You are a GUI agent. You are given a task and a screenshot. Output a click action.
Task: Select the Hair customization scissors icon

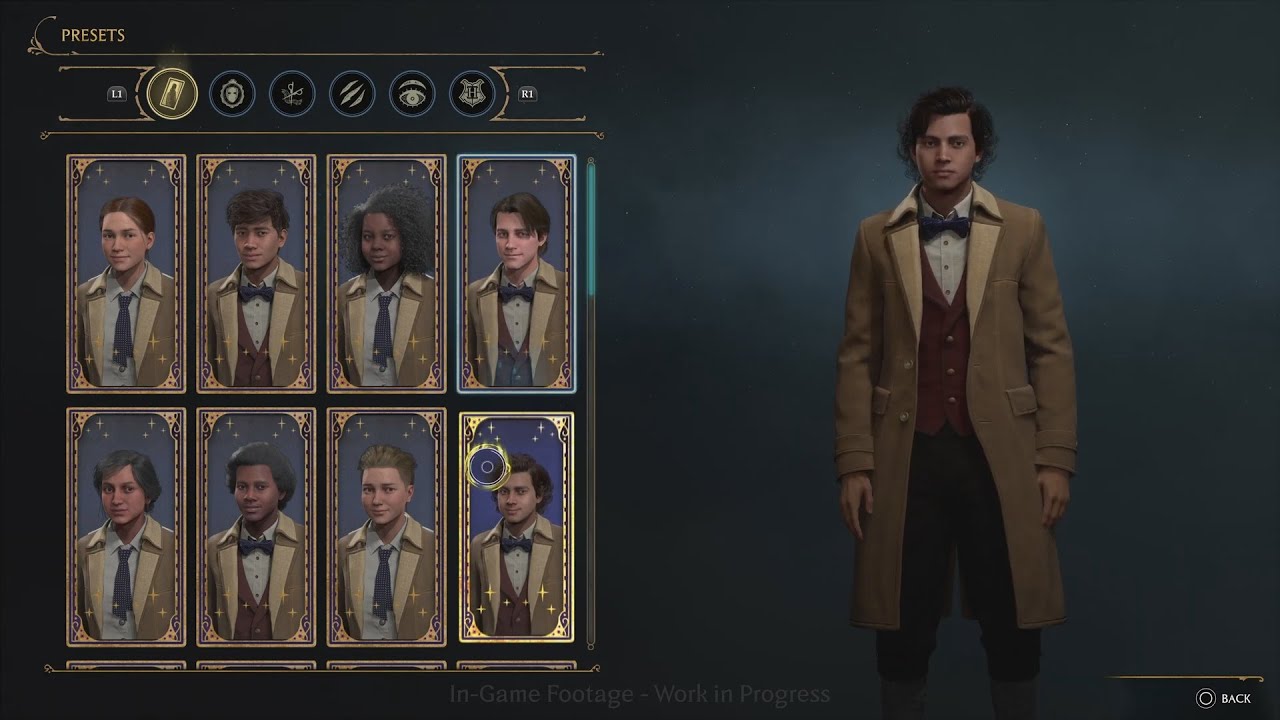[x=292, y=94]
